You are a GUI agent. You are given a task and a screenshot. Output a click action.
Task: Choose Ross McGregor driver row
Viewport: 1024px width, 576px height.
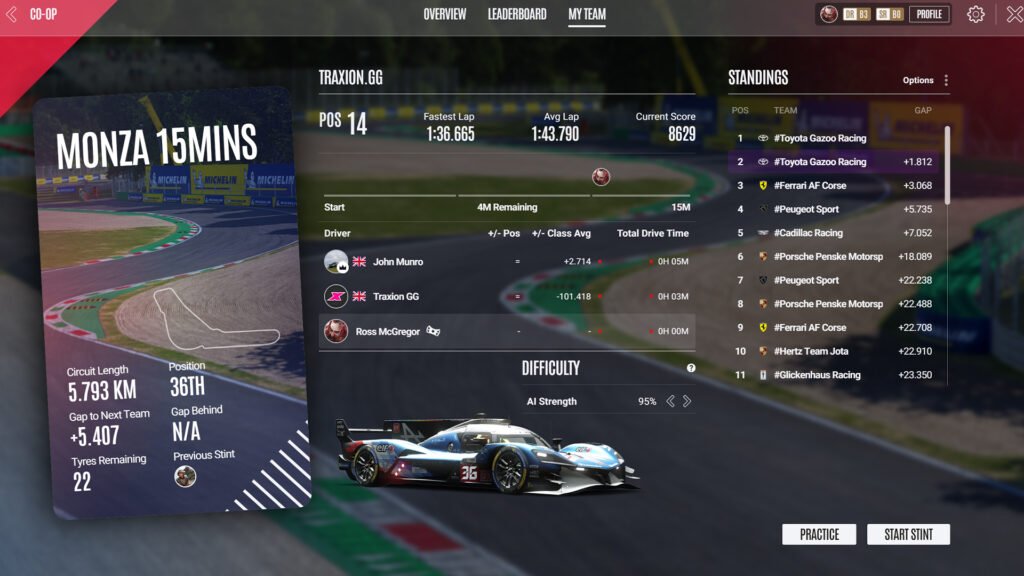tap(506, 331)
